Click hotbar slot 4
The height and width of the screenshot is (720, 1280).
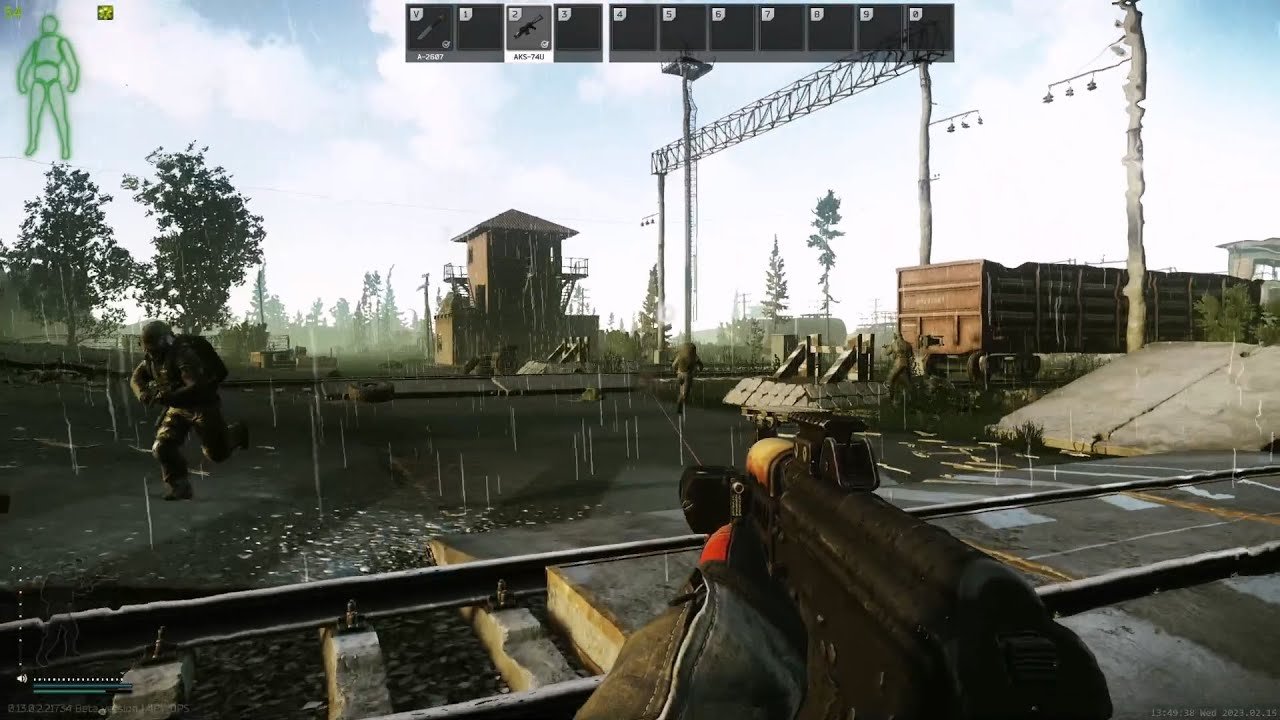tap(632, 30)
